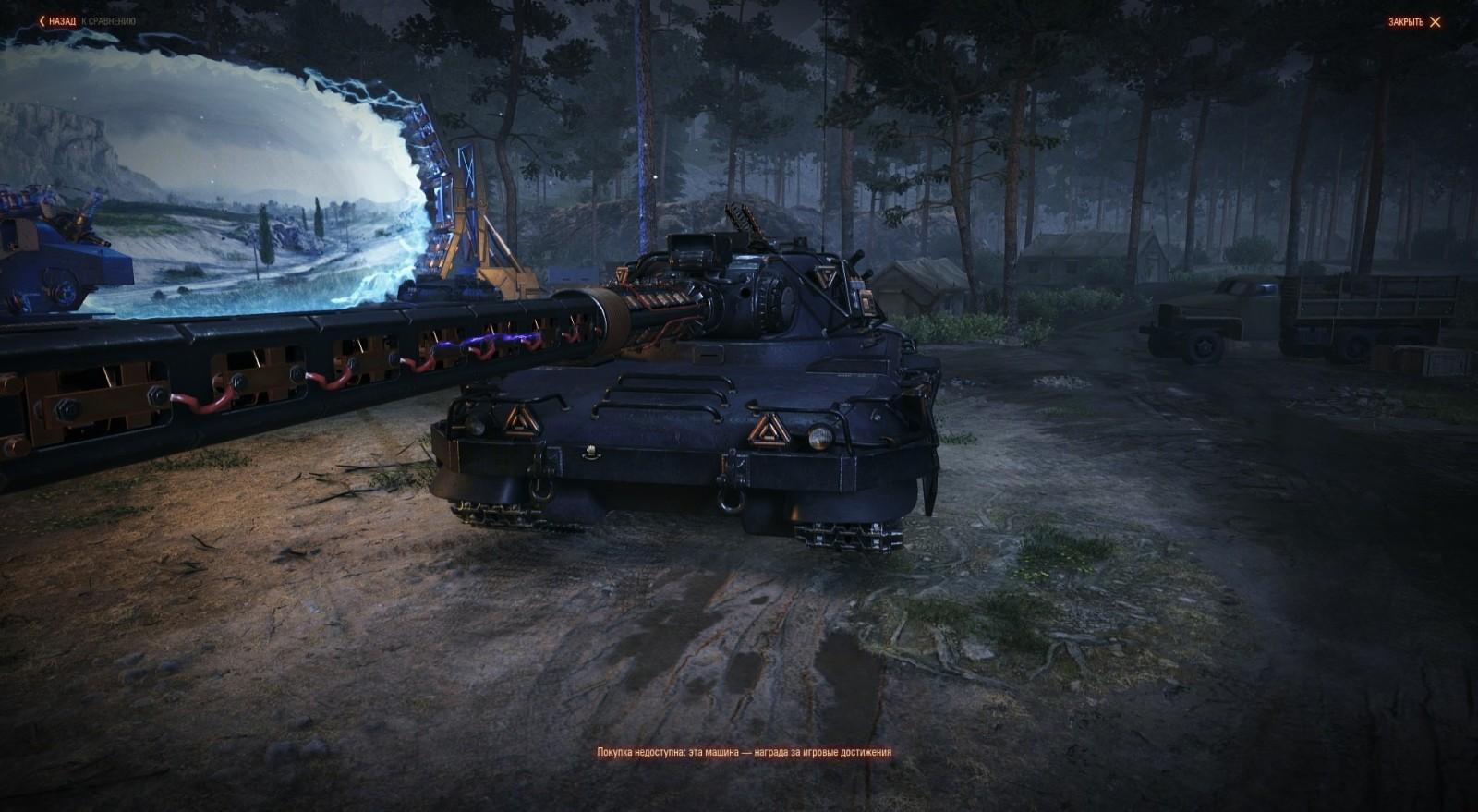This screenshot has width=1478, height=812.
Task: Click the purchase unavailability notice at bottom
Action: click(745, 752)
